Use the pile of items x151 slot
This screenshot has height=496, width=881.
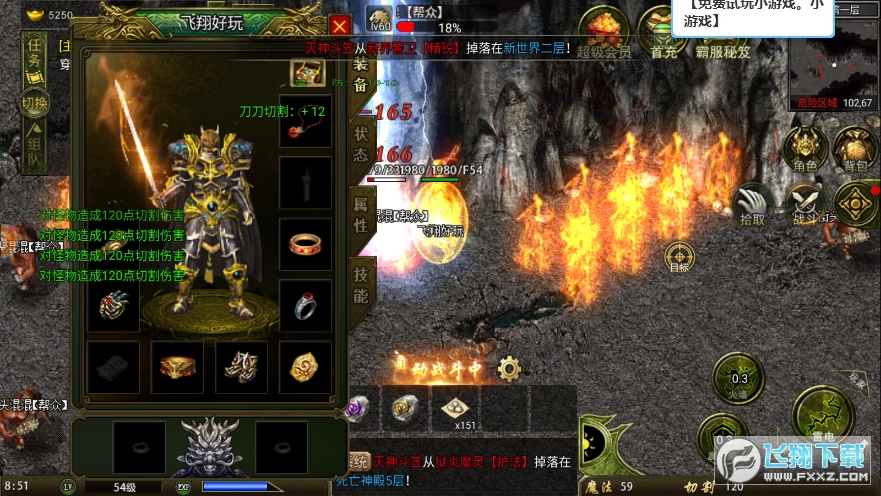(455, 409)
